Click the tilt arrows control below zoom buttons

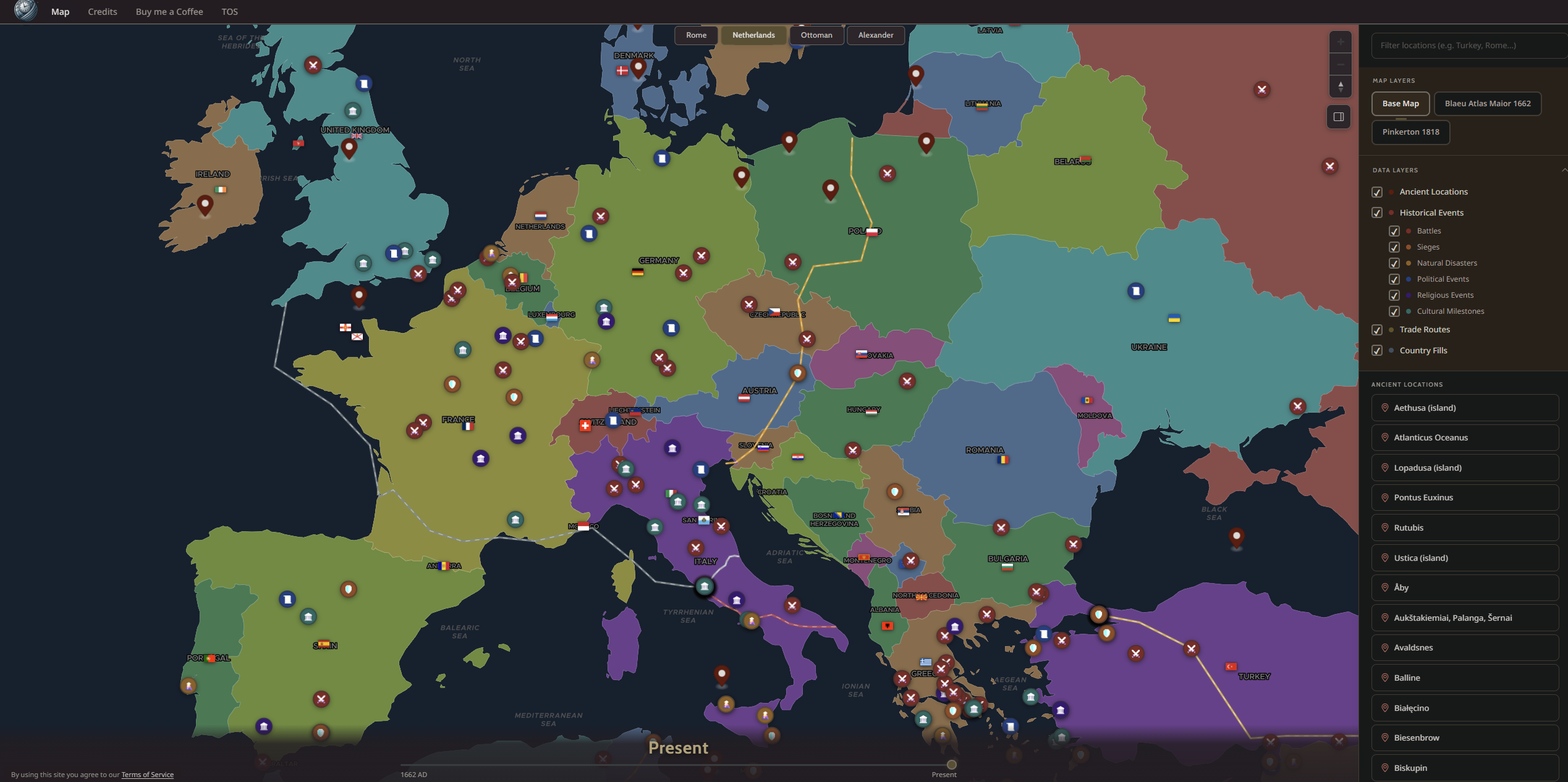(x=1341, y=86)
